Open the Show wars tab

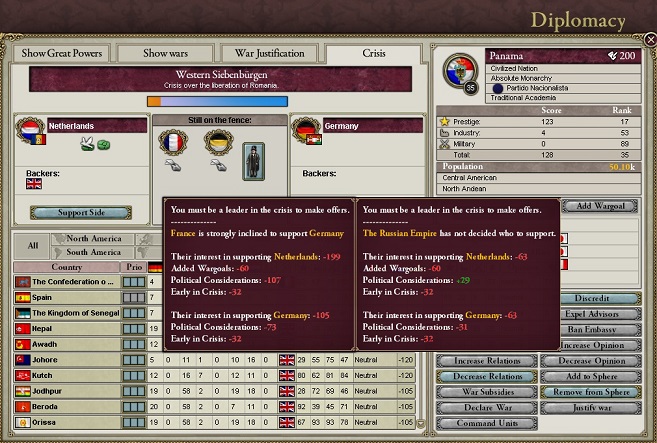tap(166, 54)
